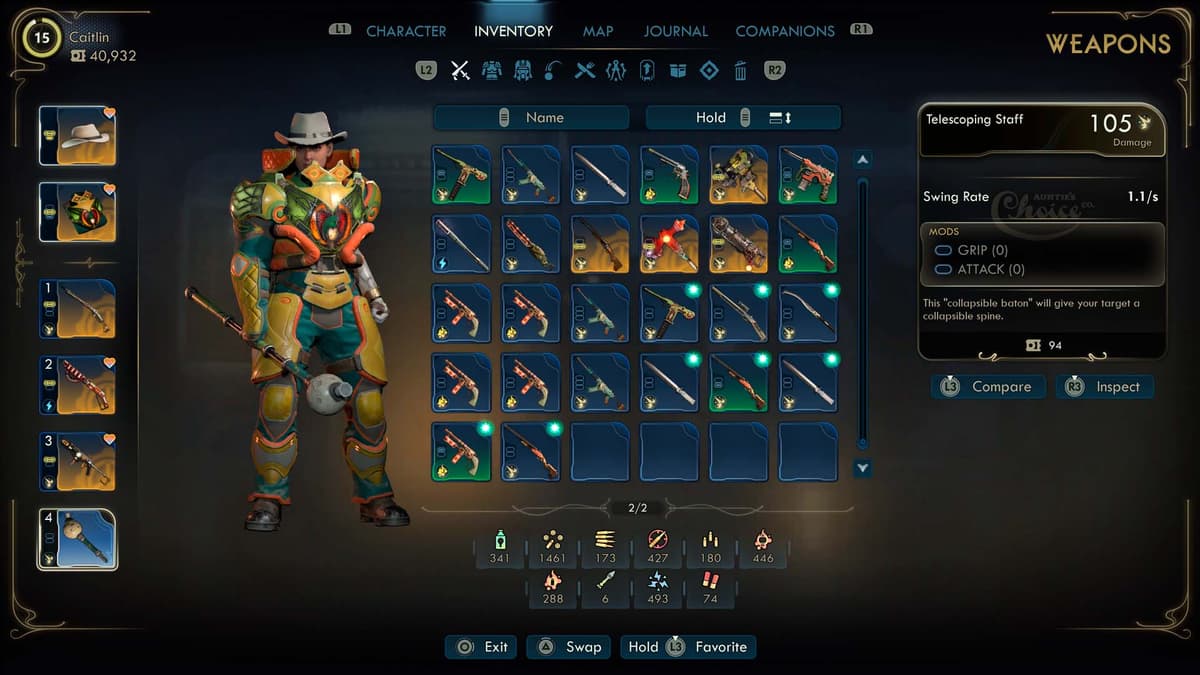Show the body armor category

[491, 70]
